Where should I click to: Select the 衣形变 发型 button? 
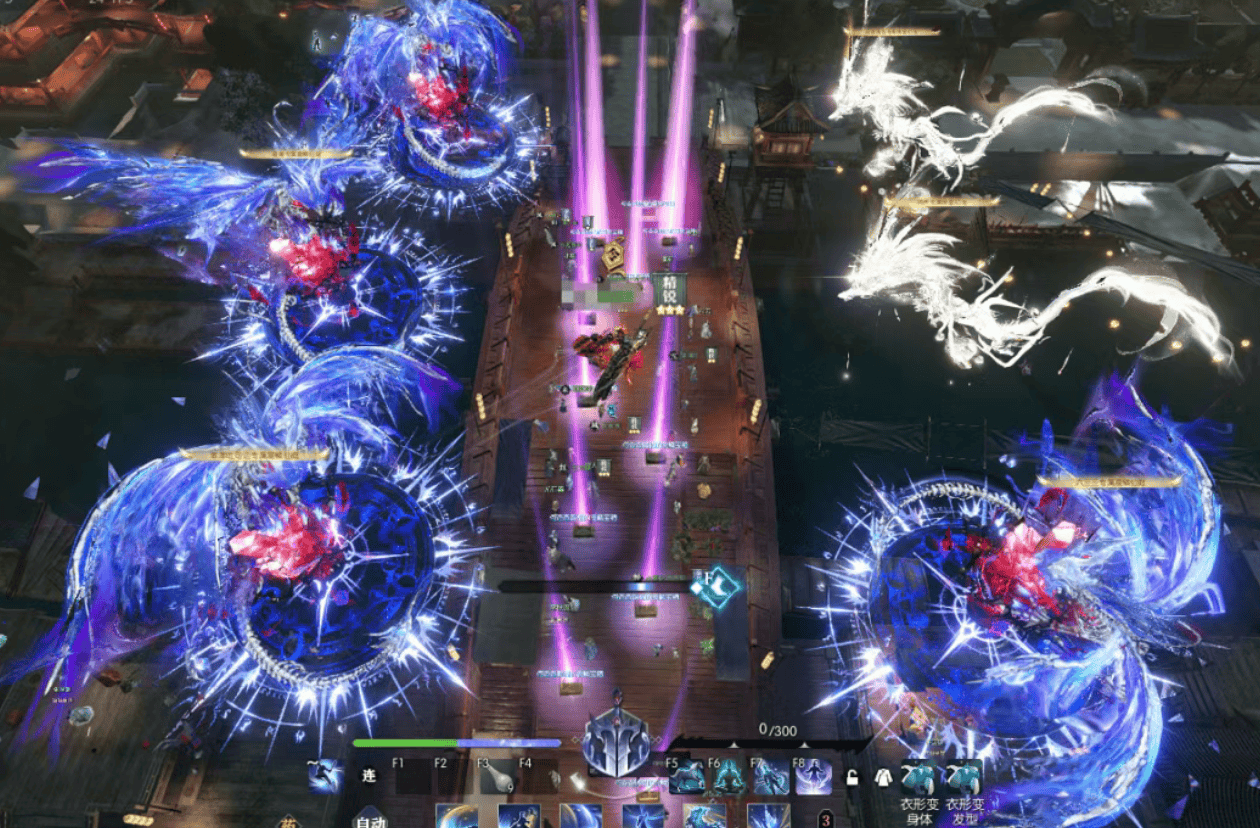(x=964, y=778)
